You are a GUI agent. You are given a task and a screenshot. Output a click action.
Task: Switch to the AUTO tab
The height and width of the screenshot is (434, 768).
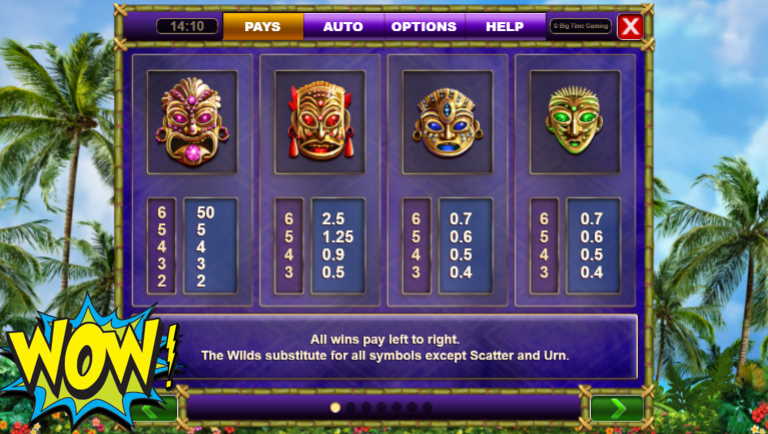[343, 26]
